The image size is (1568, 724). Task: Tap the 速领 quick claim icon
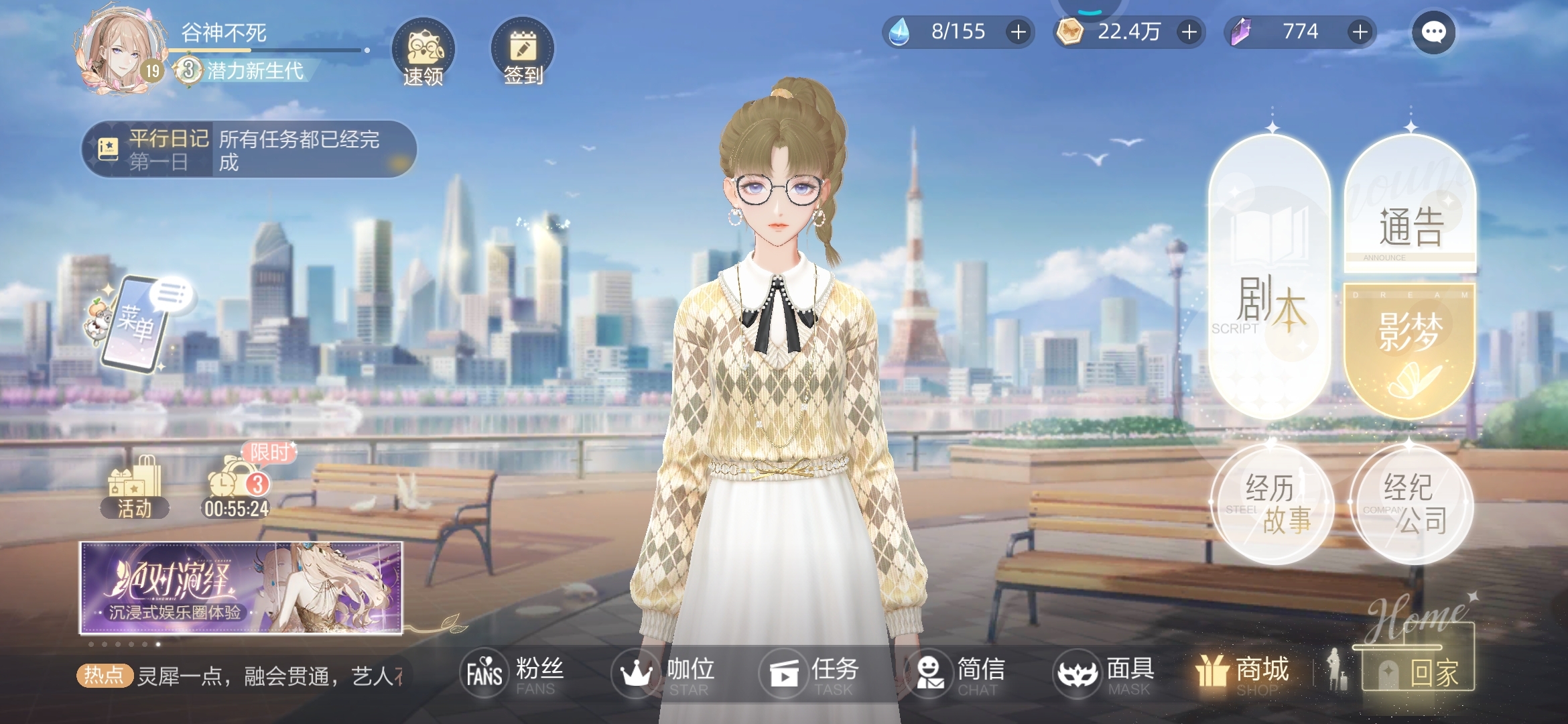click(423, 52)
